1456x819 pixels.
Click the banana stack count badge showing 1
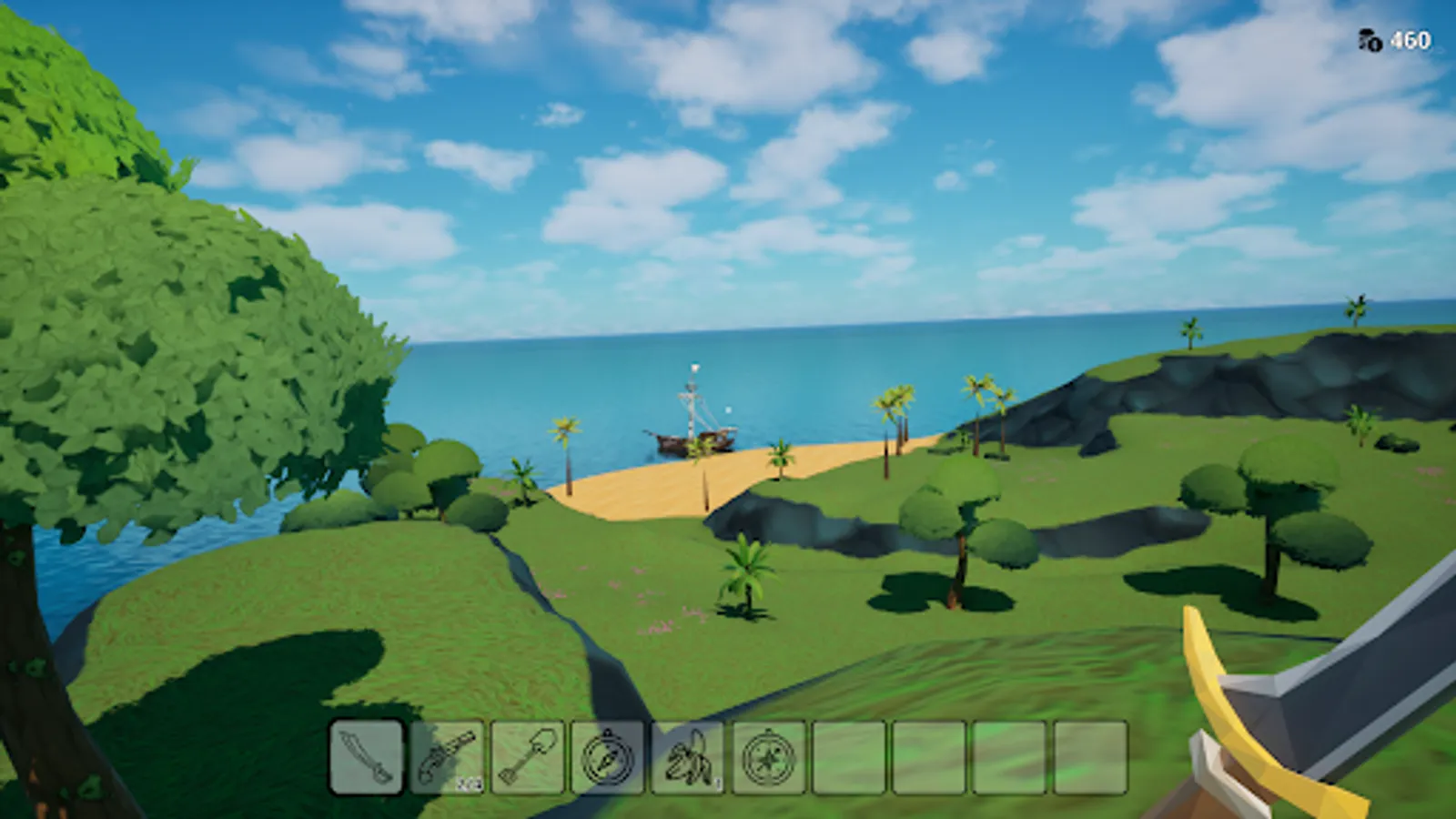click(x=716, y=784)
